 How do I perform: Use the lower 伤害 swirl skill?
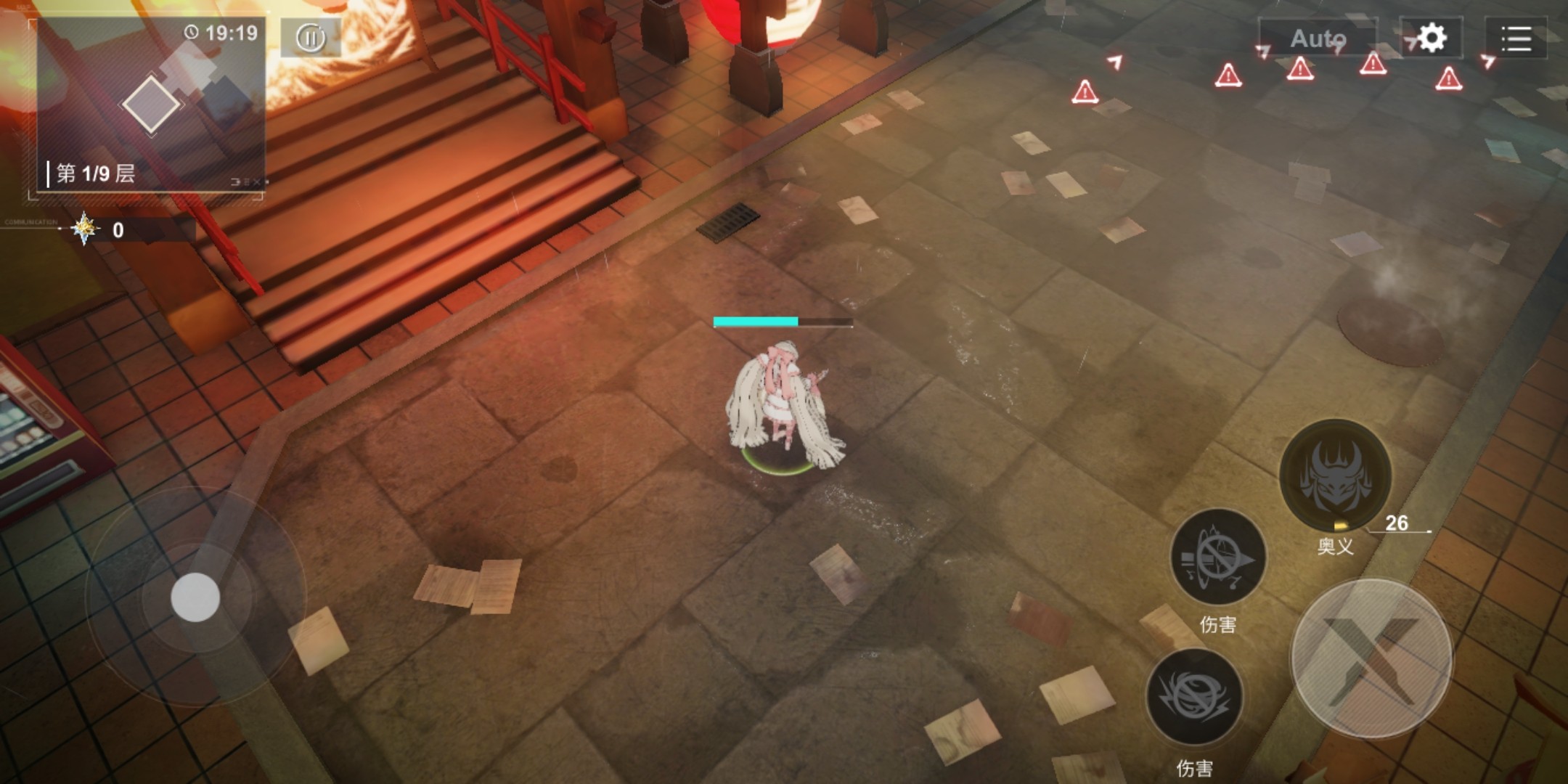[x=1194, y=695]
